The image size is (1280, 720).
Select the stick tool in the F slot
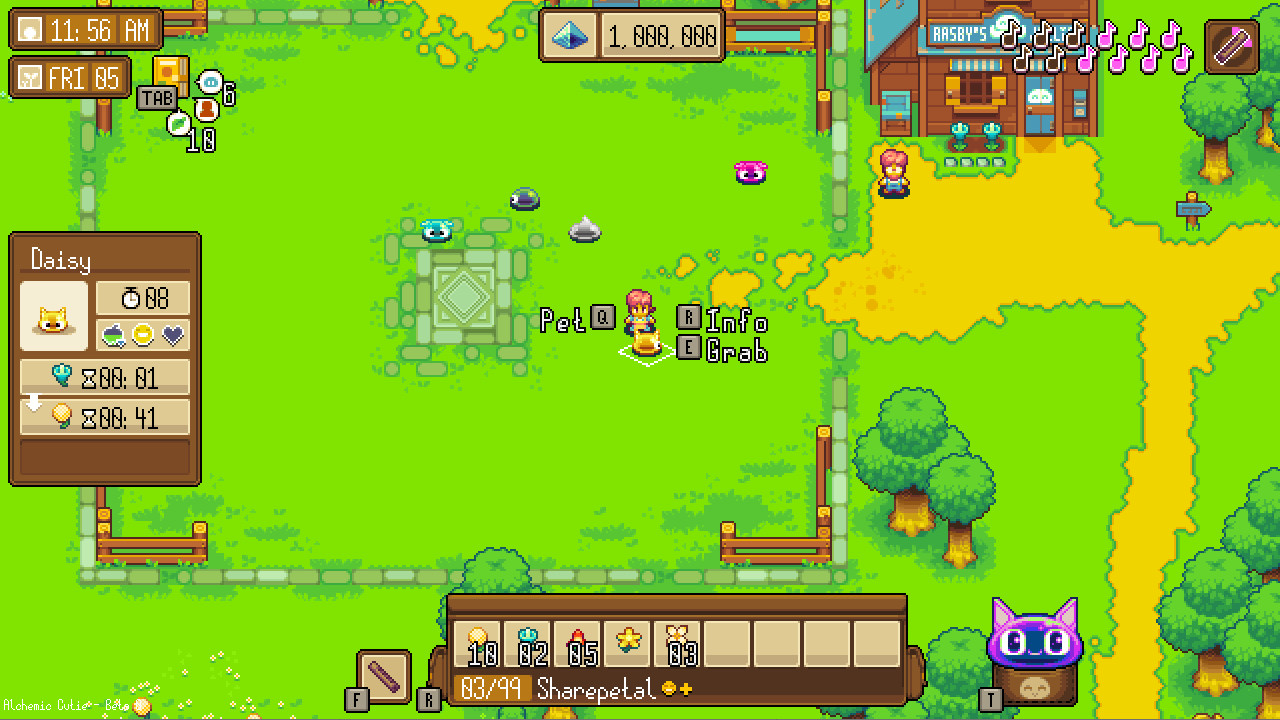pos(383,675)
